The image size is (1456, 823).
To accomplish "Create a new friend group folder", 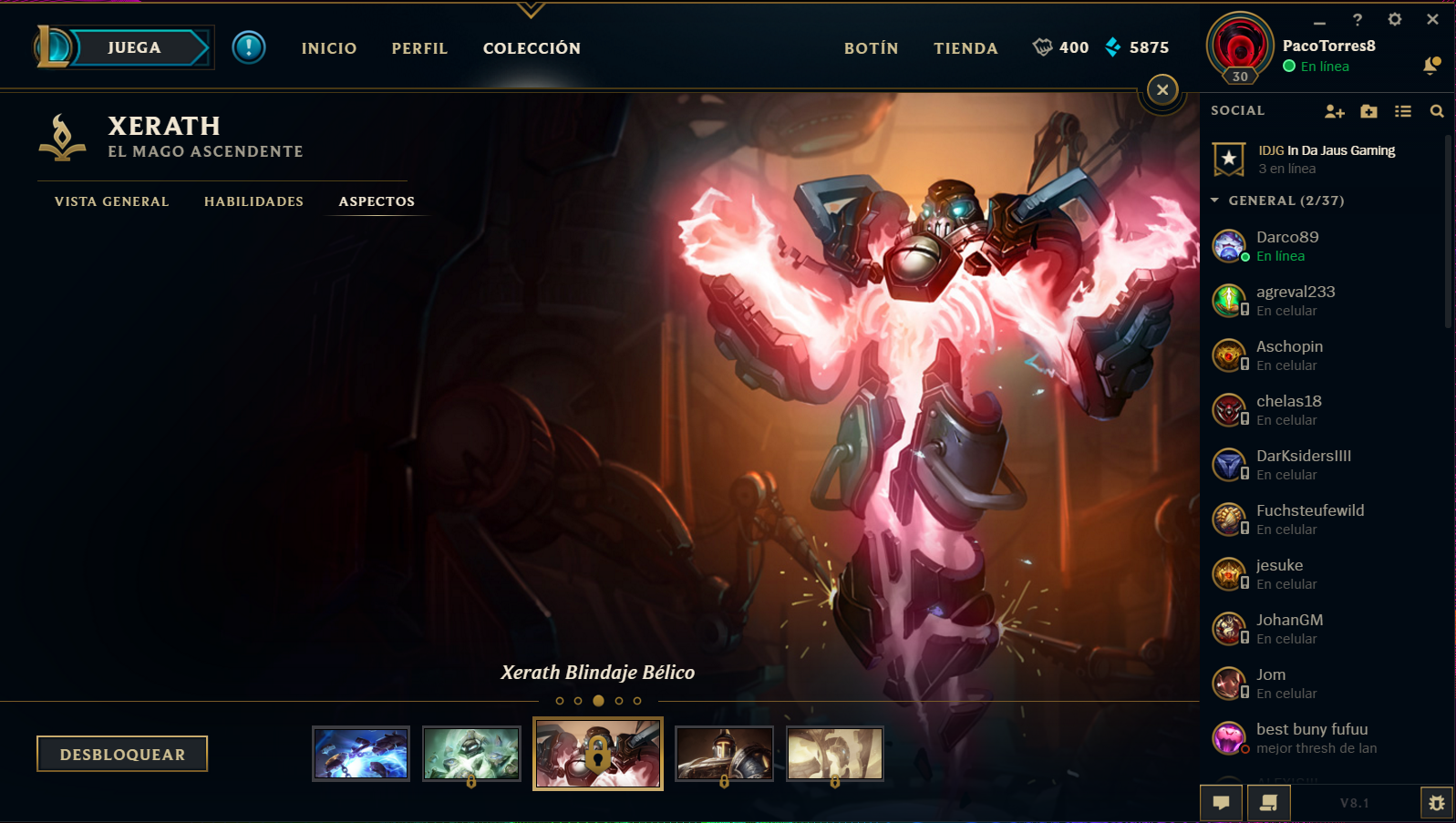I will (x=1368, y=110).
